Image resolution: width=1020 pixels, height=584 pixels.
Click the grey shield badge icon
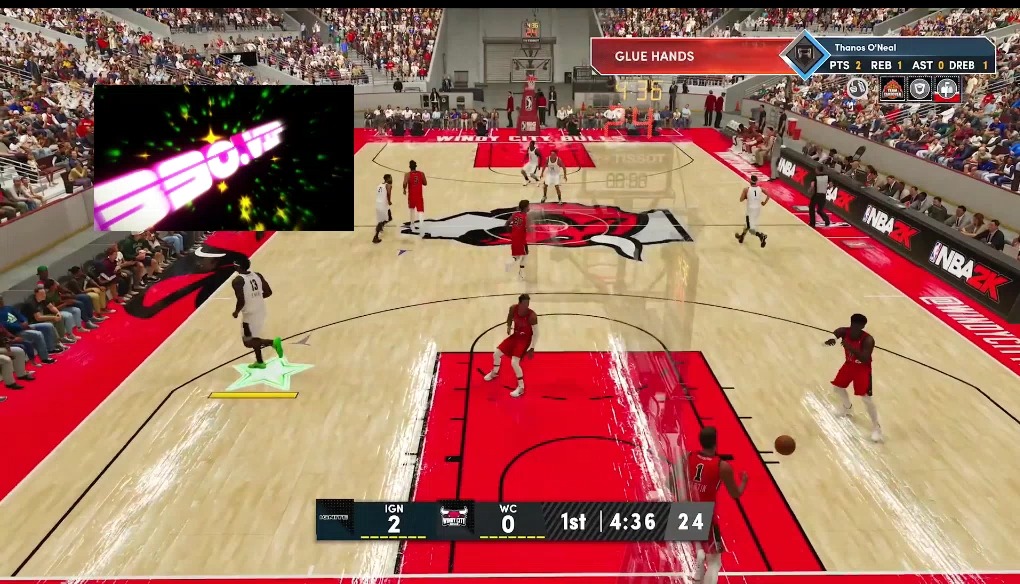pos(920,89)
